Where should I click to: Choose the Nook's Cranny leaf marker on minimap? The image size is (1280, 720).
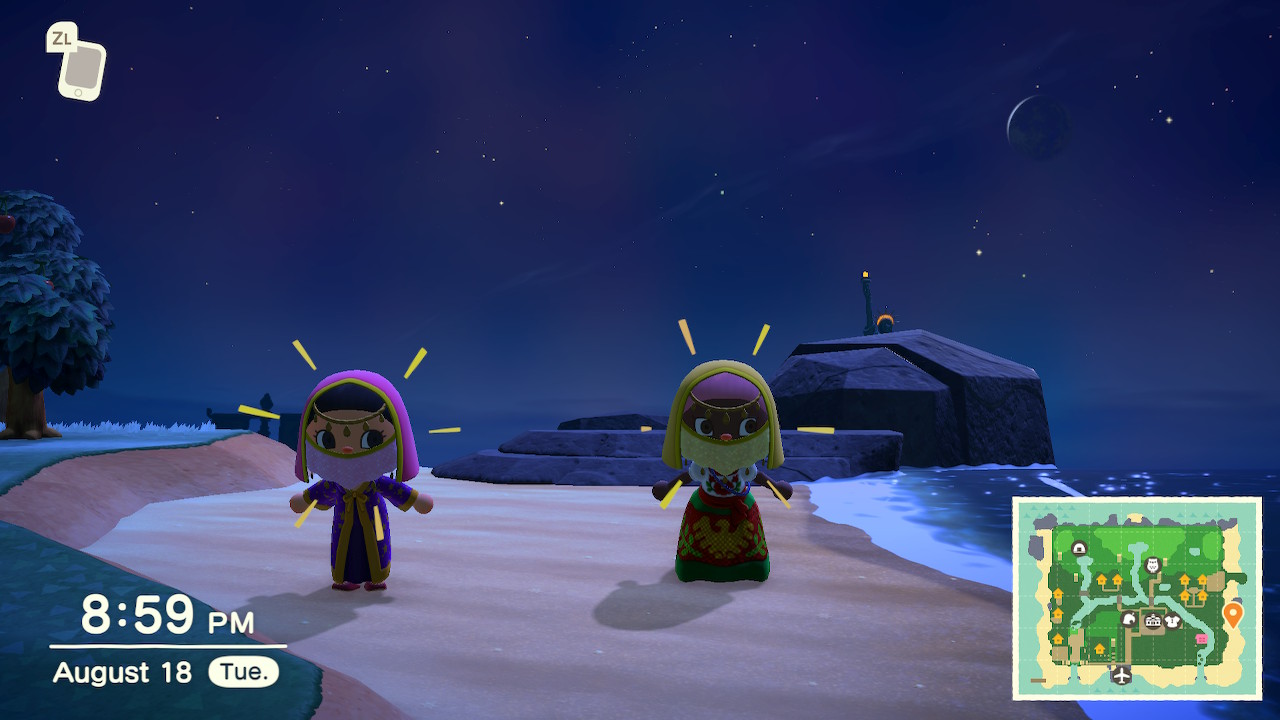point(1129,619)
